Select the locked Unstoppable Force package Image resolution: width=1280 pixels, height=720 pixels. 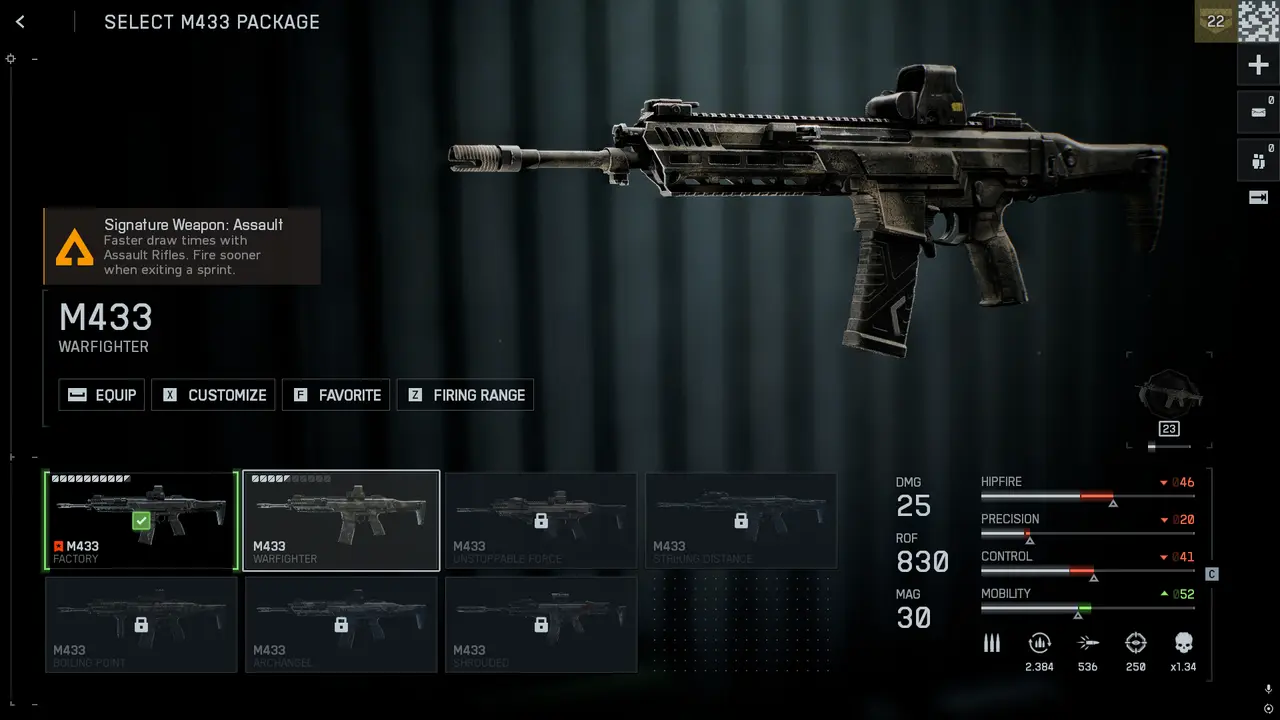pos(541,520)
